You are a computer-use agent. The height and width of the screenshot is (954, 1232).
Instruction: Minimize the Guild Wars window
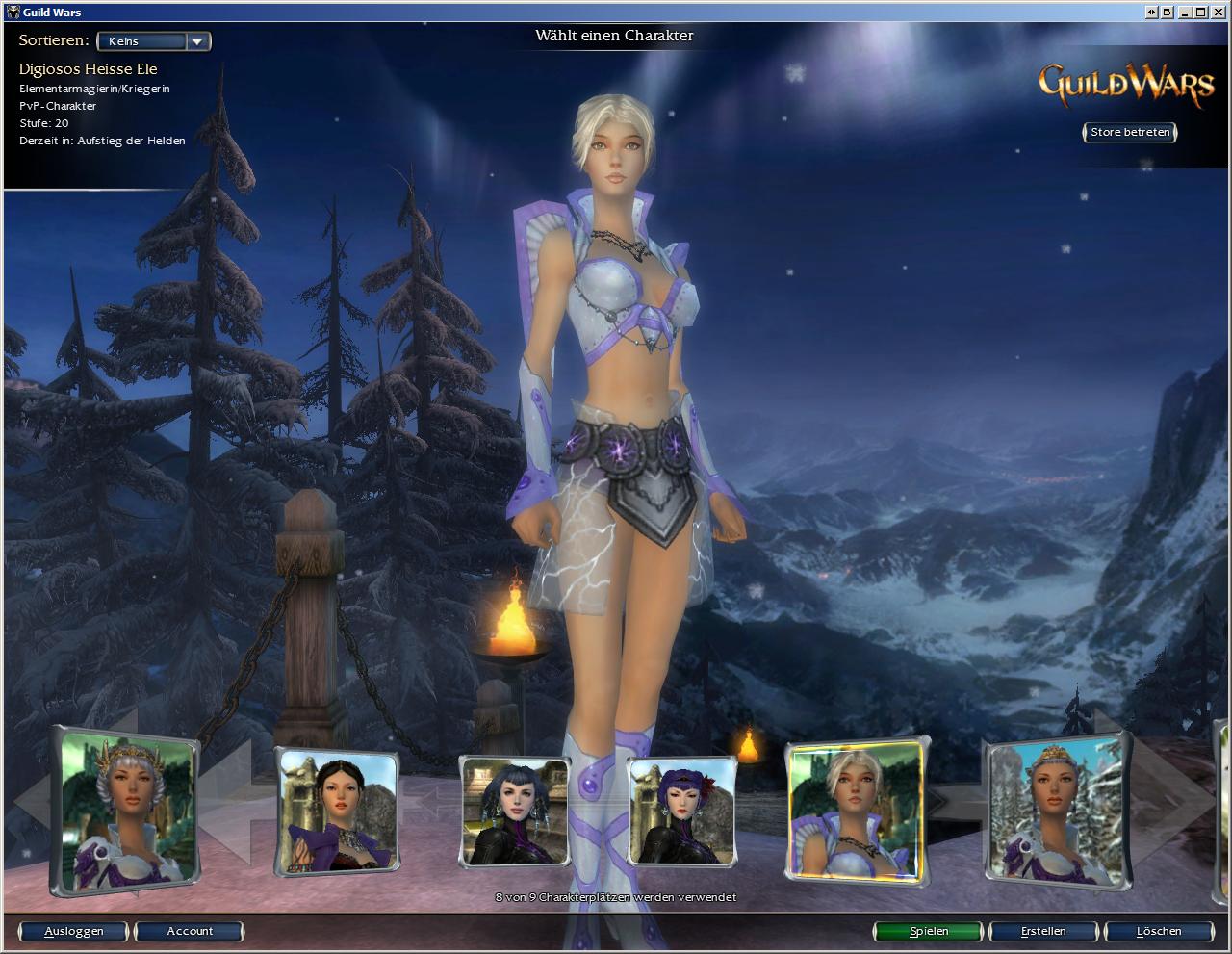point(1185,12)
